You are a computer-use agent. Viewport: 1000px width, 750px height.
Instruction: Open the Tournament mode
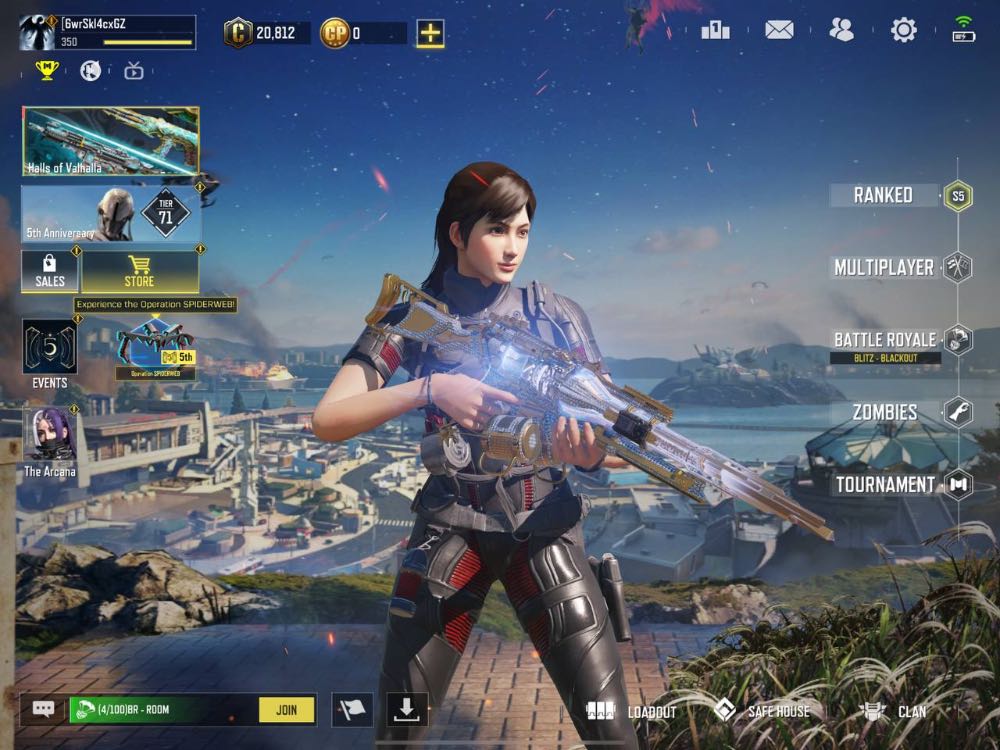(x=886, y=484)
